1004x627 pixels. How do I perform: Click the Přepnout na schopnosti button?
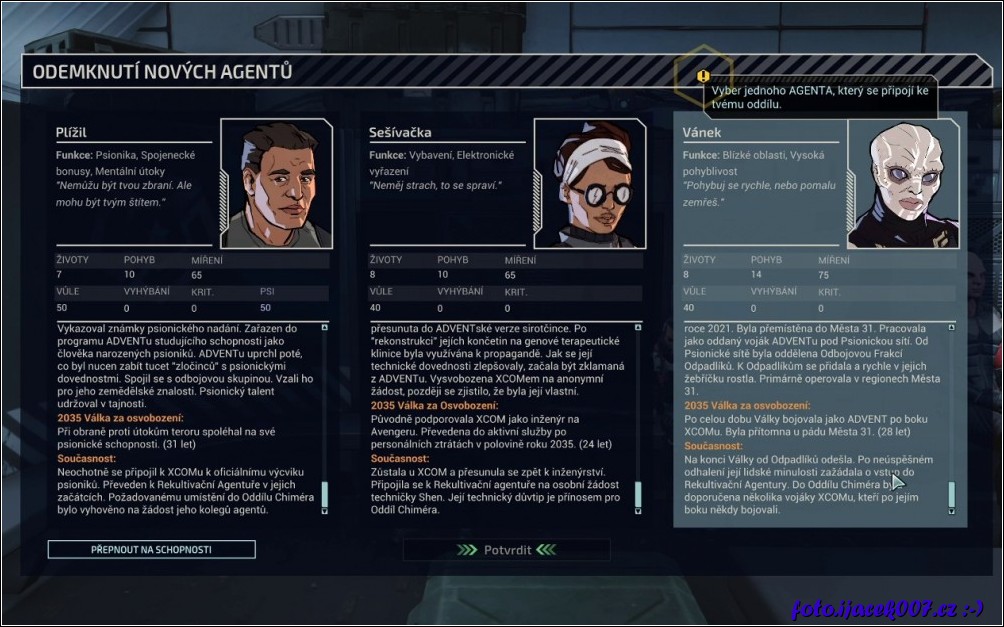coord(151,549)
